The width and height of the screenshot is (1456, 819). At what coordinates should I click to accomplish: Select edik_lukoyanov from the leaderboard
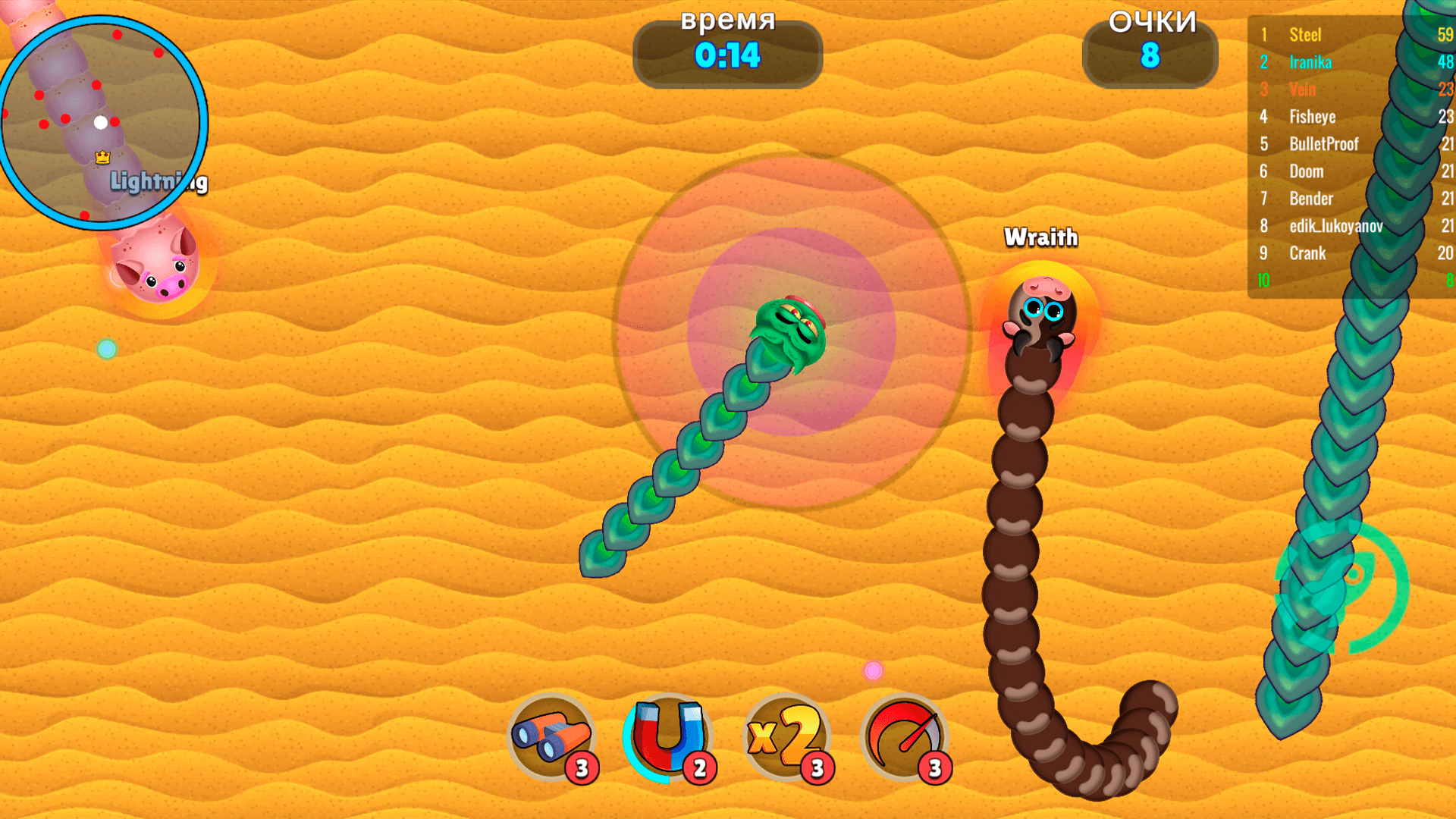pyautogui.click(x=1337, y=226)
